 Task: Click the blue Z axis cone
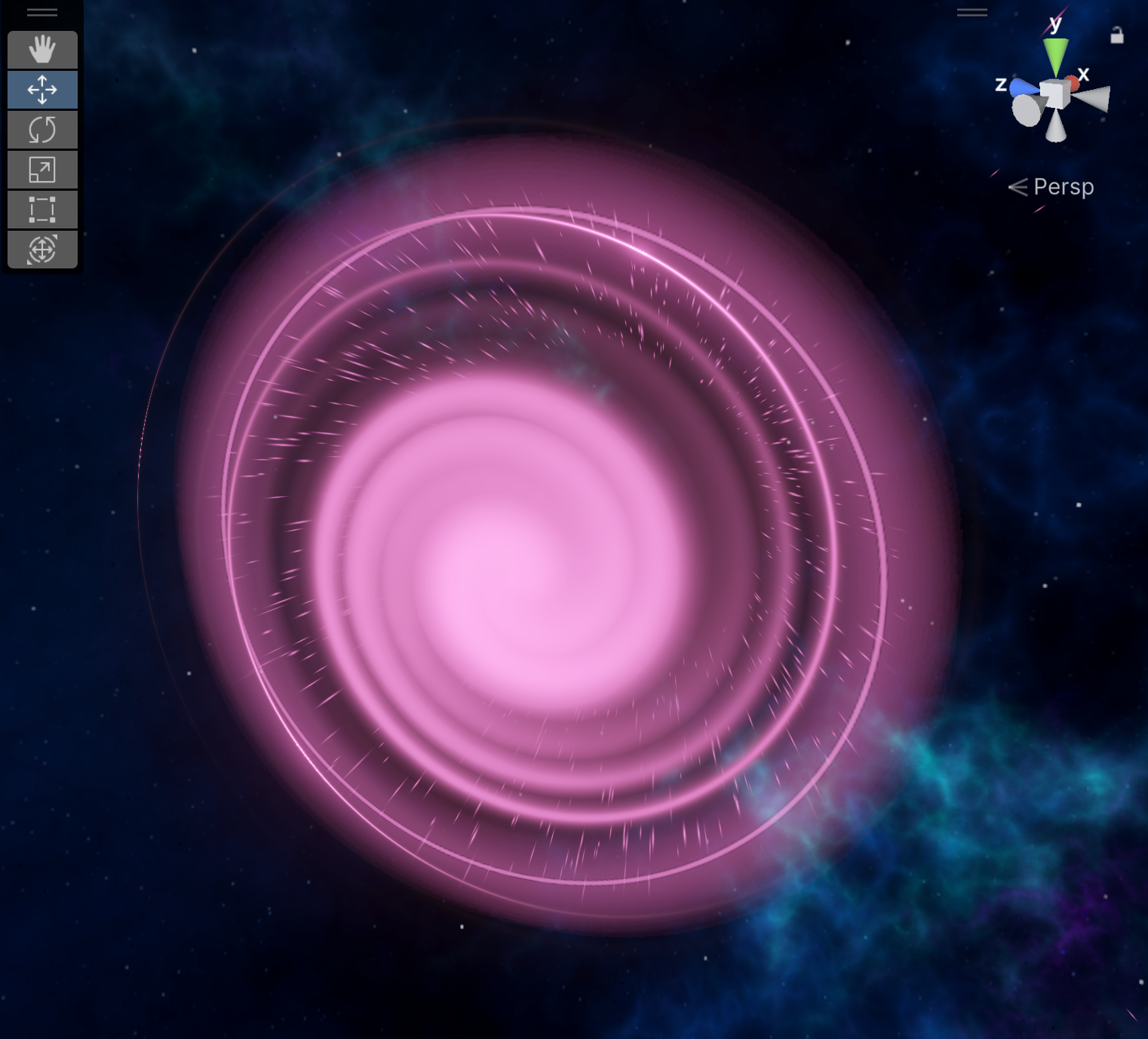coord(1023,88)
